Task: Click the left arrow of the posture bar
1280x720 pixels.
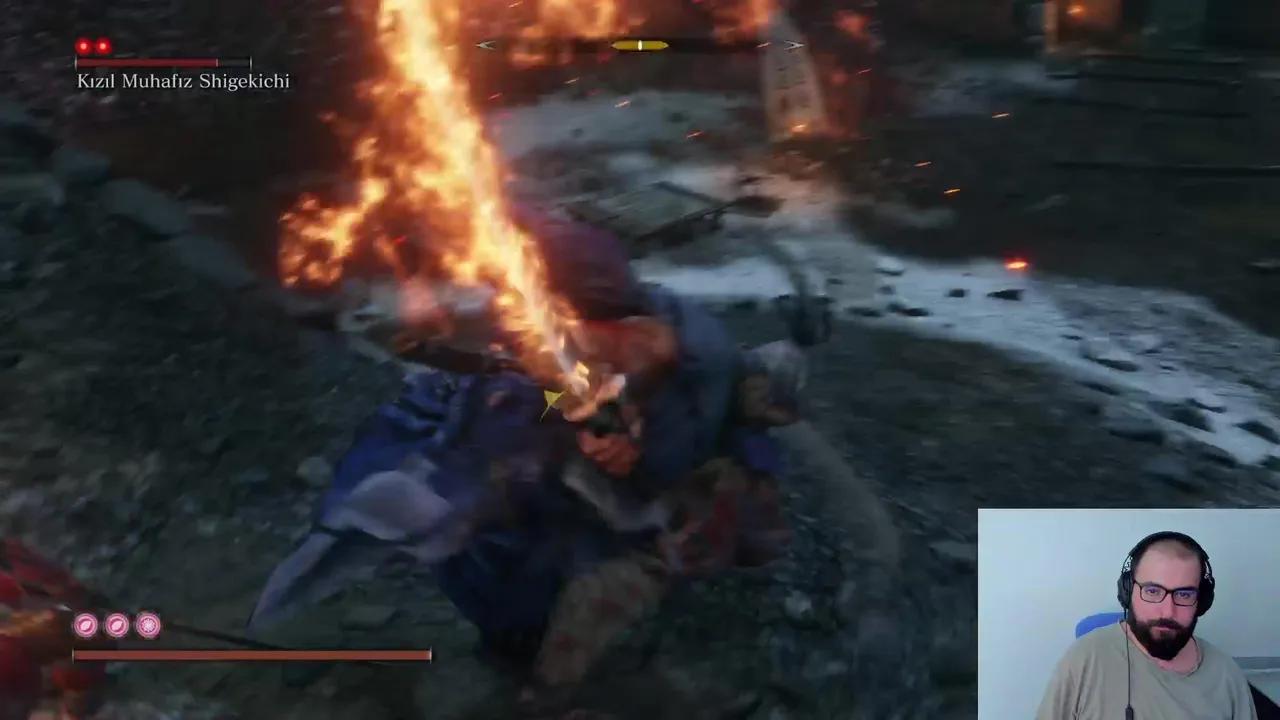Action: pyautogui.click(x=484, y=45)
